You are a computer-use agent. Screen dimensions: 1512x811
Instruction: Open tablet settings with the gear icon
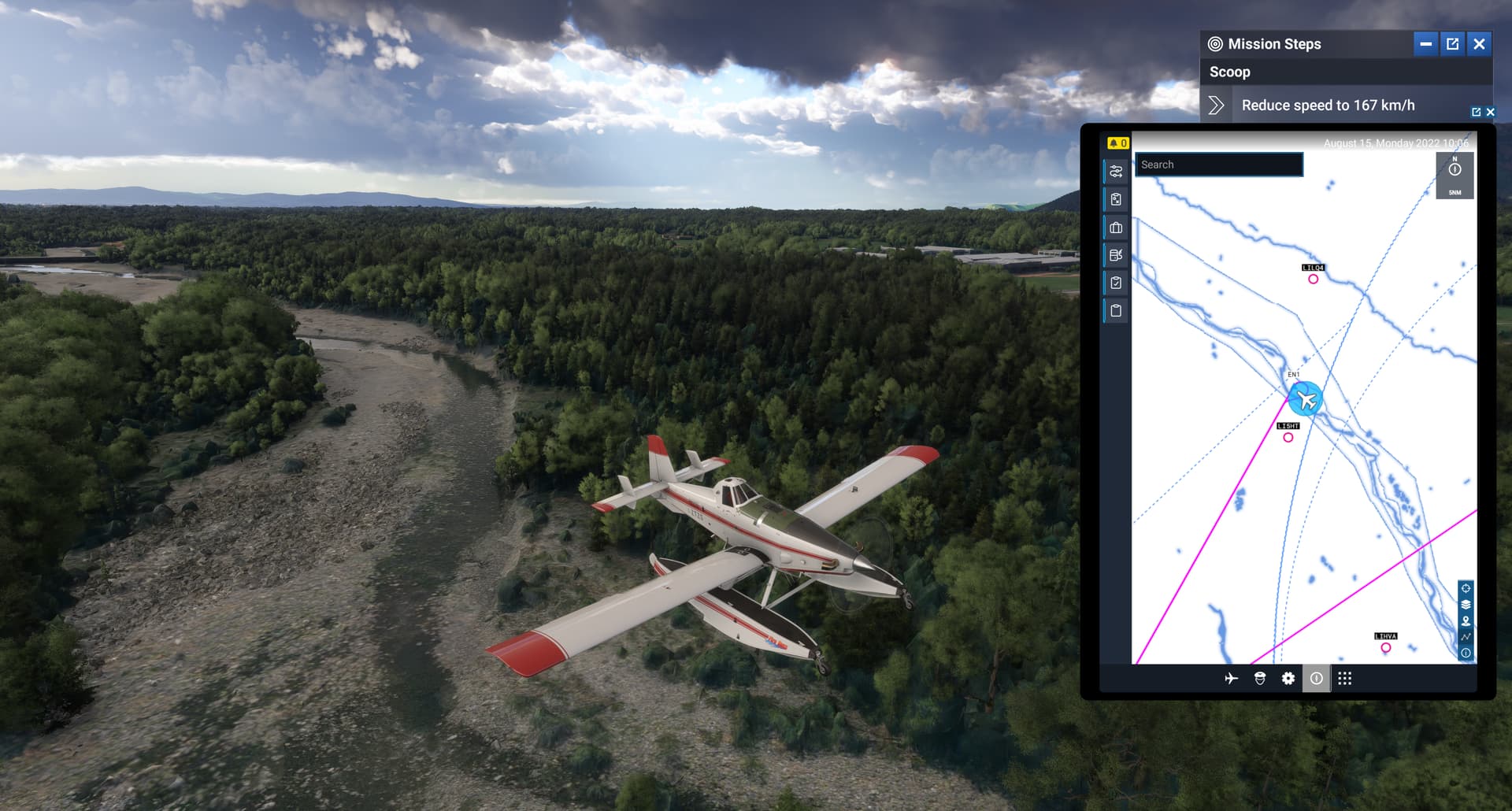1288,678
